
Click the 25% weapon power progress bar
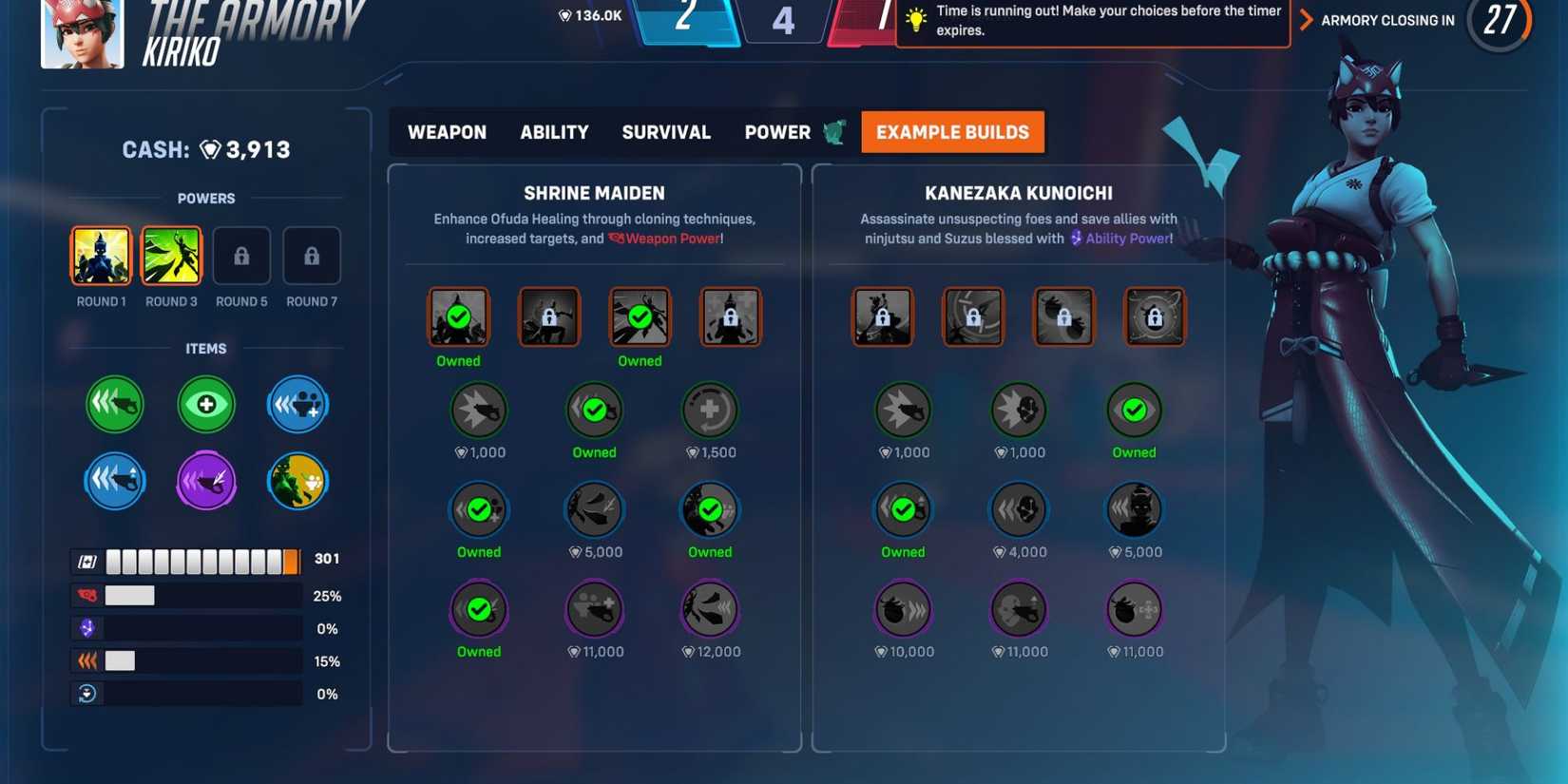click(x=185, y=595)
